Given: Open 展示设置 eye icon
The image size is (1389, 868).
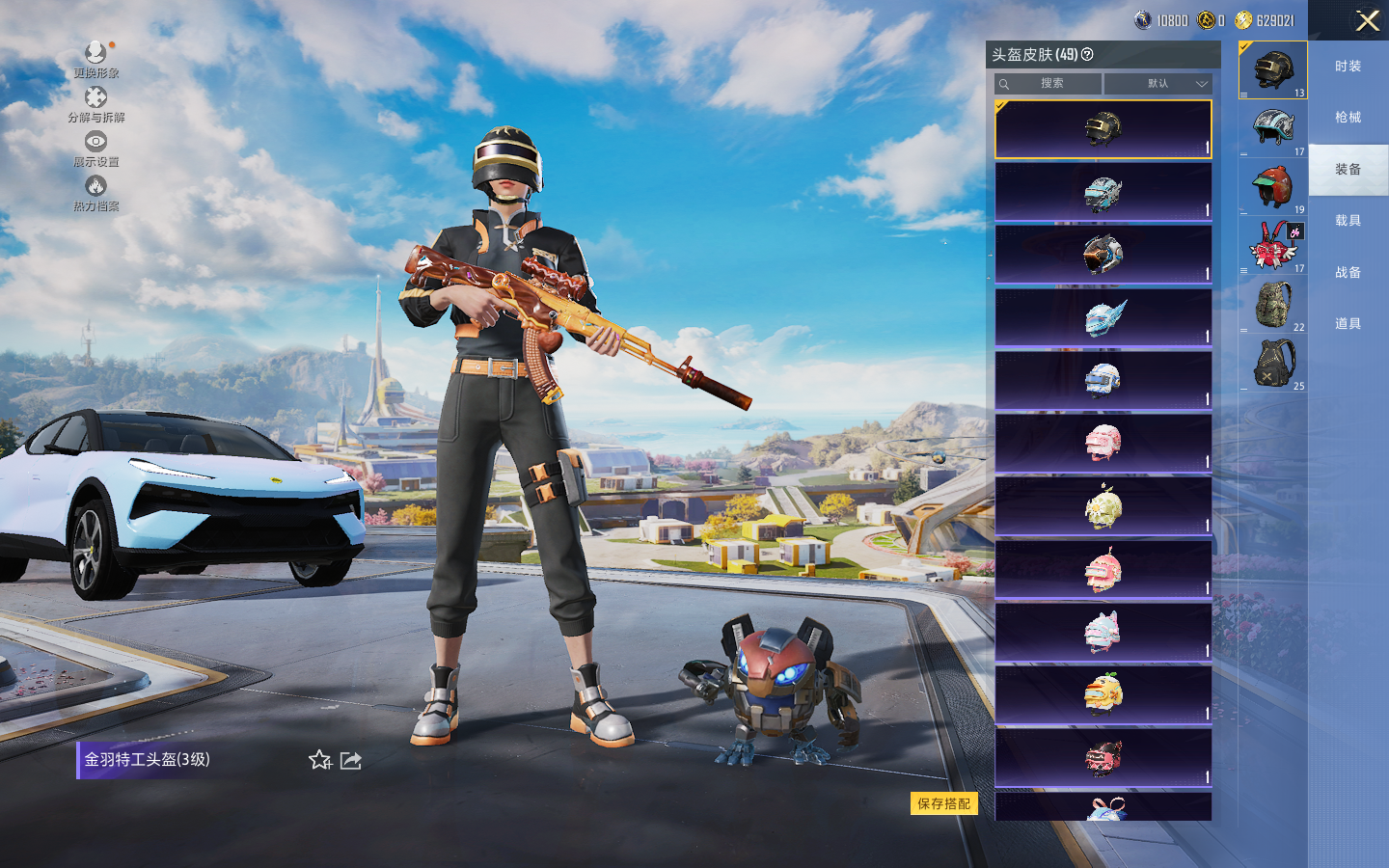Looking at the screenshot, I should coord(95,148).
